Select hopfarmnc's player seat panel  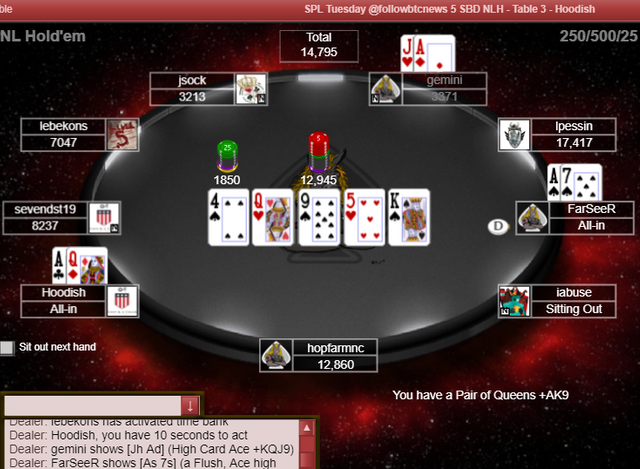point(318,356)
